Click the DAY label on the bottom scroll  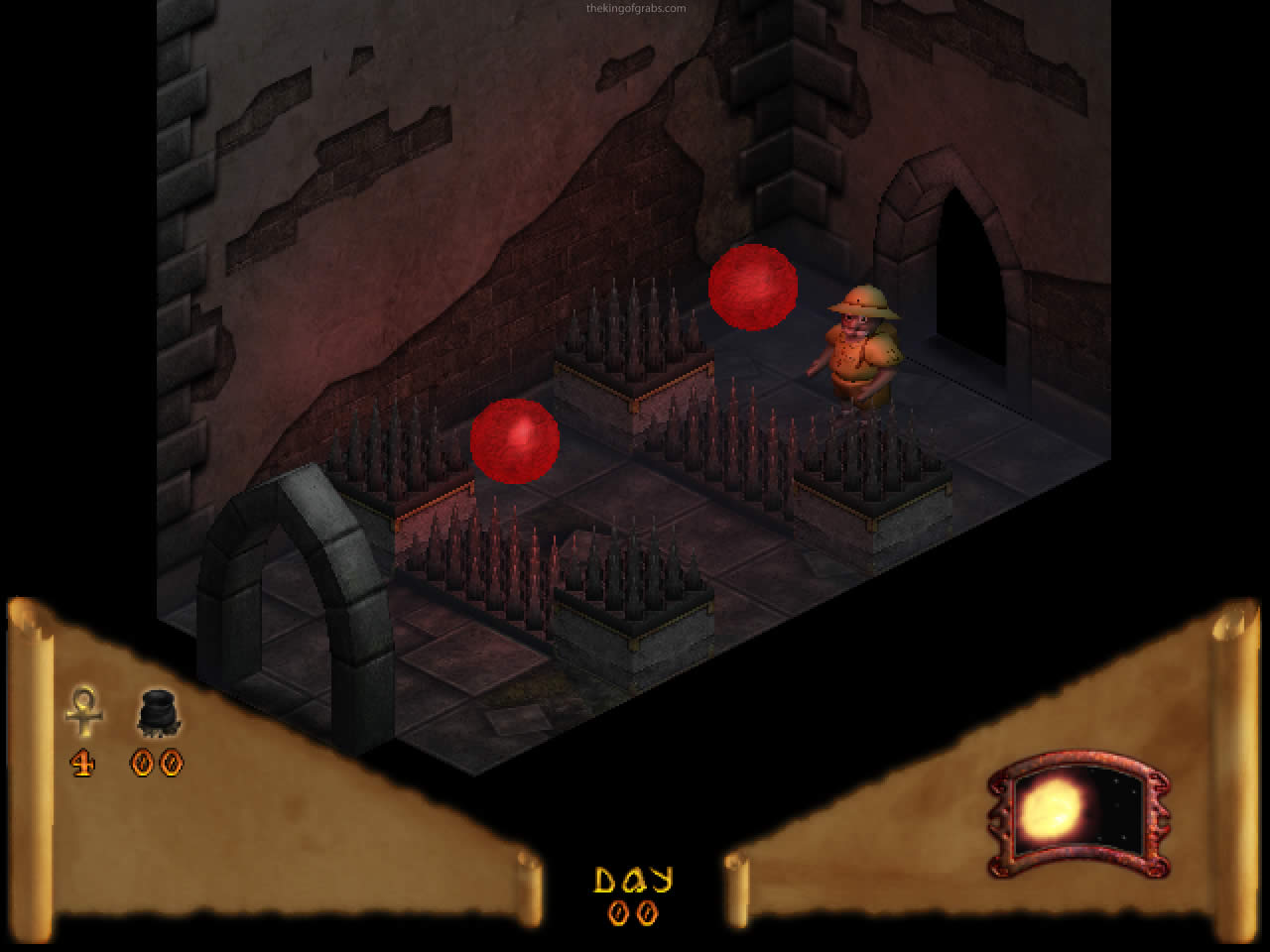[x=635, y=877]
